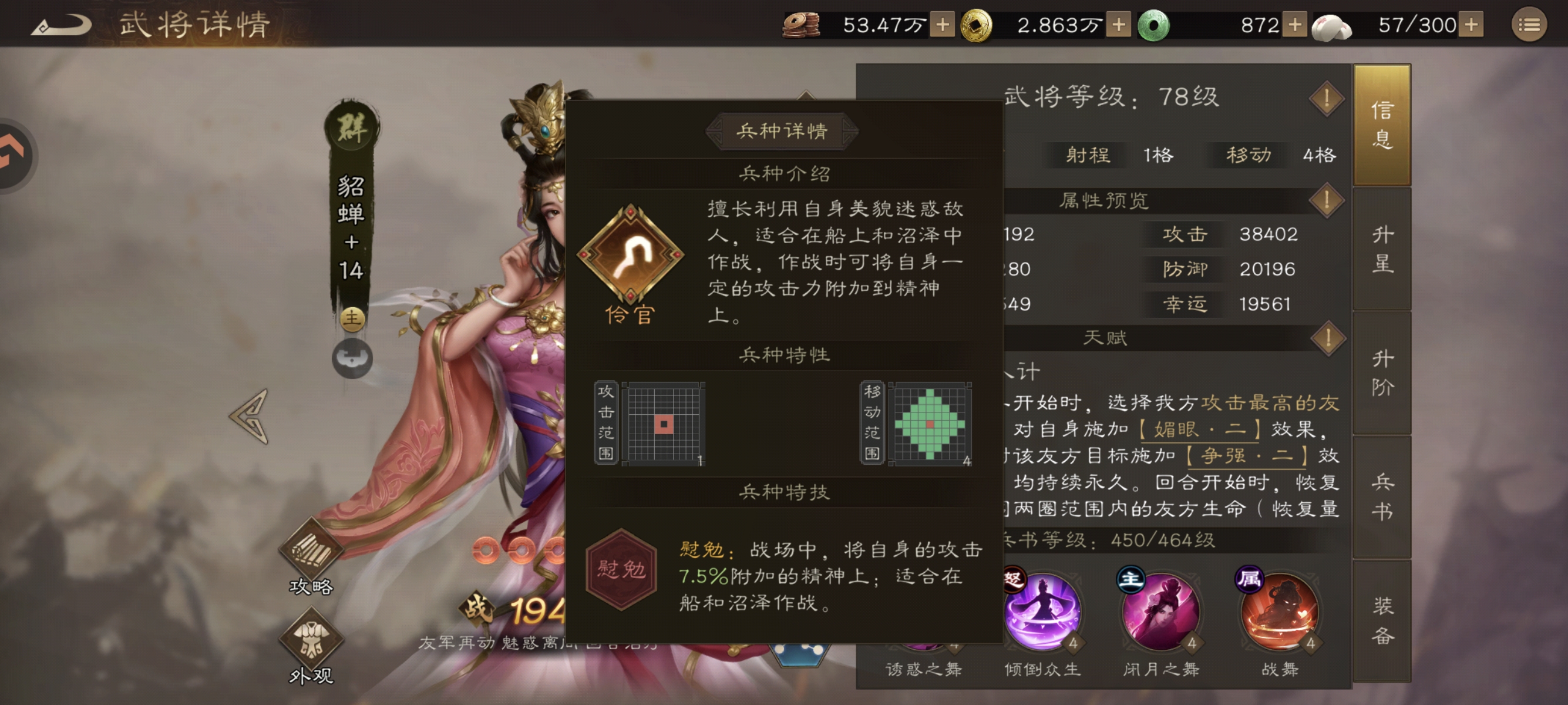Switch to the 升星 tab
This screenshot has height=705, width=1568.
(x=1382, y=250)
